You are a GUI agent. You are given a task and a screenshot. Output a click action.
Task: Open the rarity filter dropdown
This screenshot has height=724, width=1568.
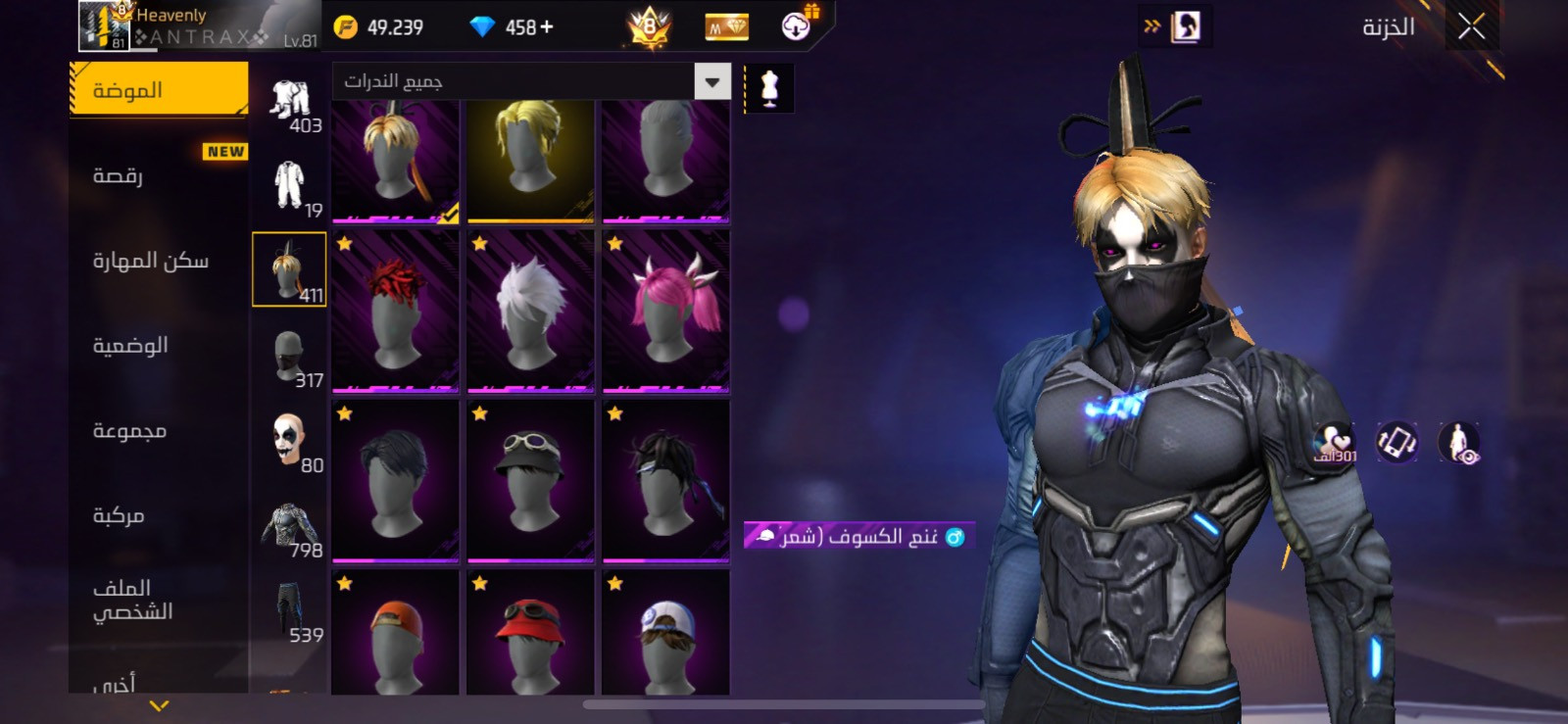[x=712, y=82]
